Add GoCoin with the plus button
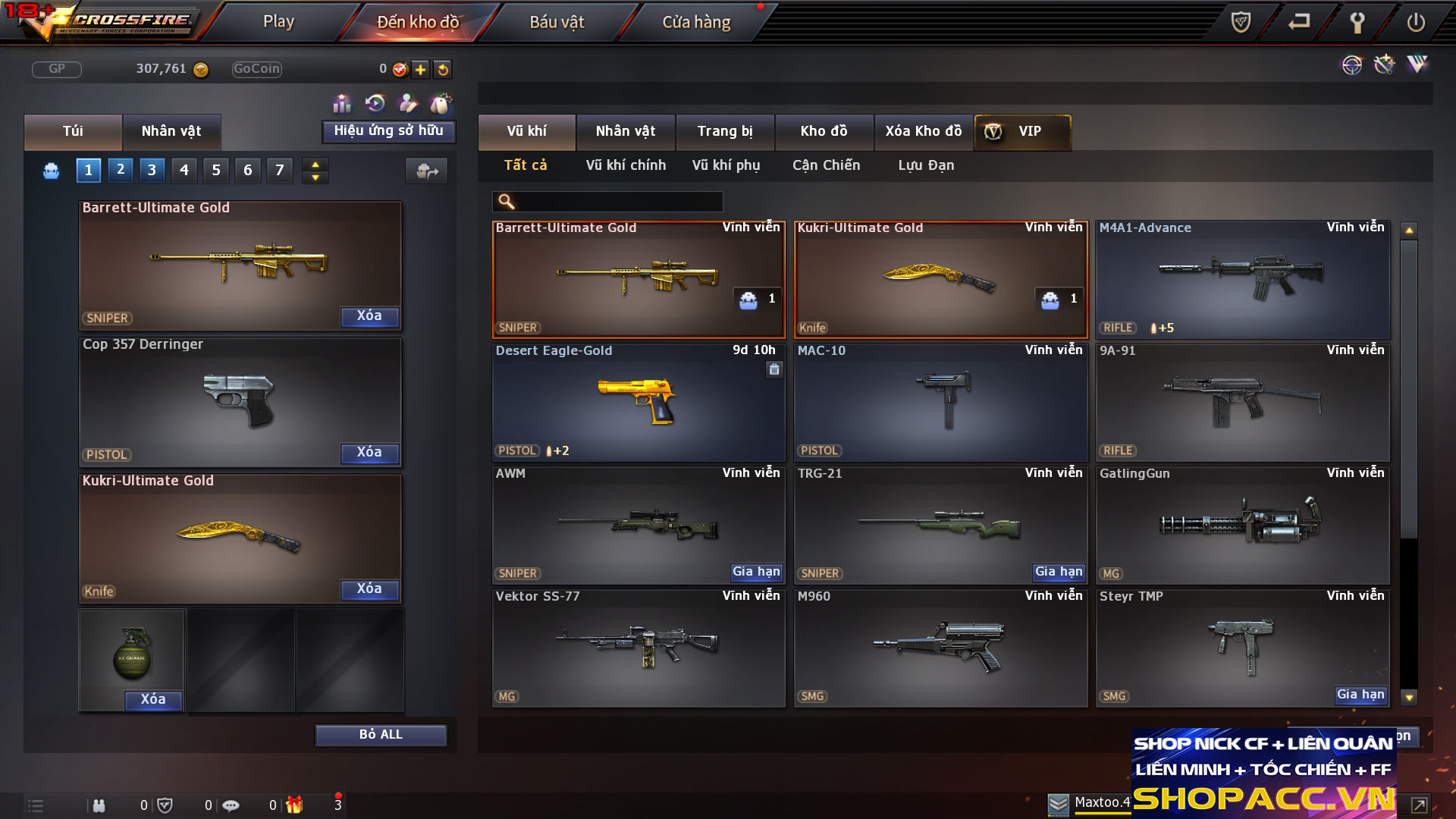This screenshot has height=819, width=1456. (x=421, y=70)
